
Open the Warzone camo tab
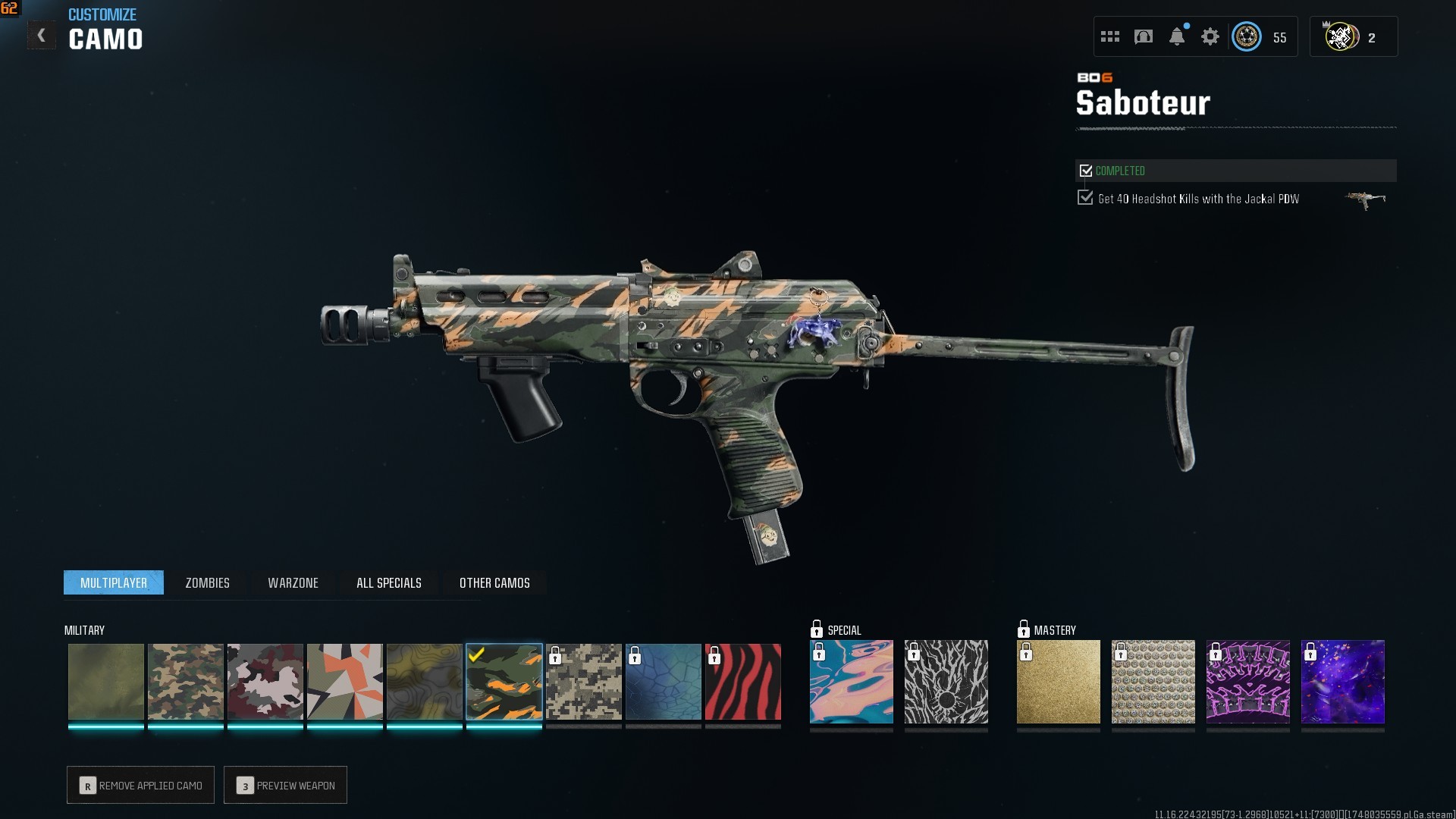tap(293, 582)
